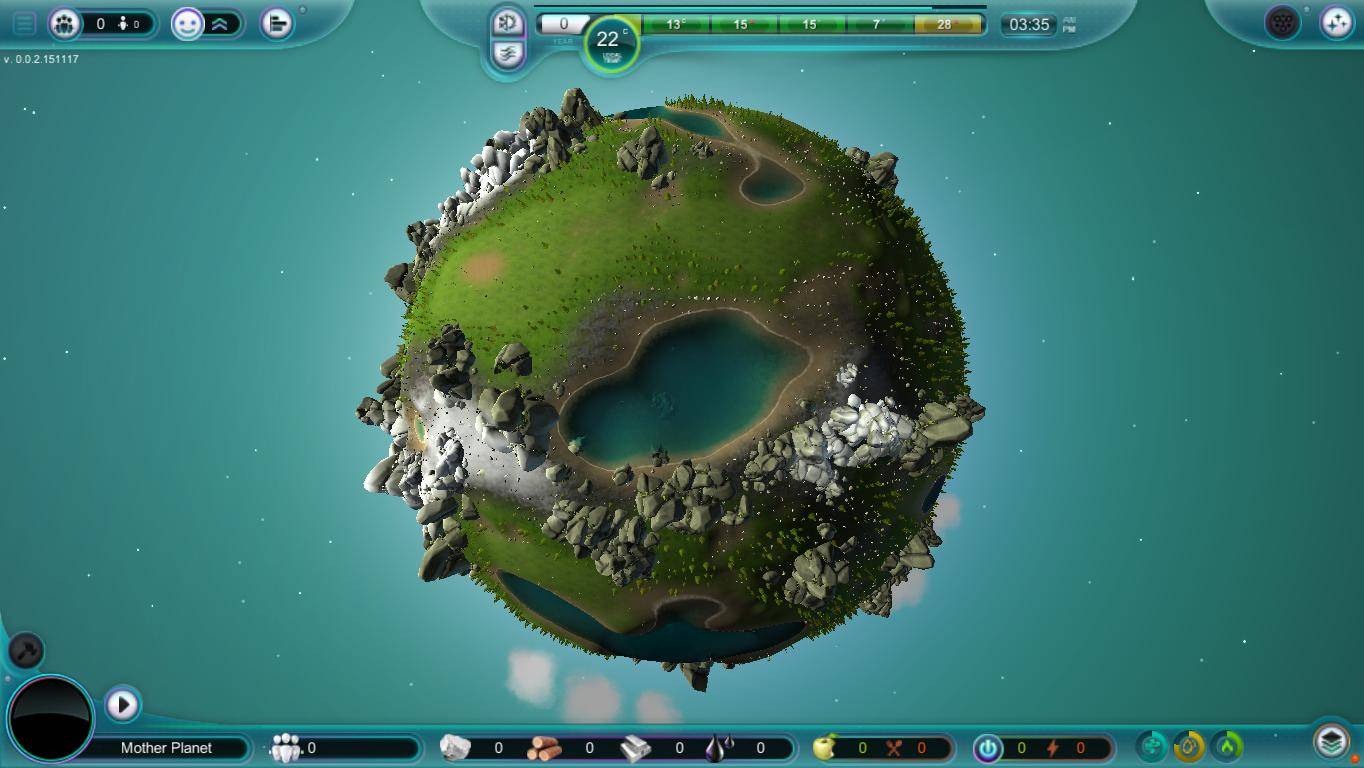Click the green flame circular icon
Image resolution: width=1364 pixels, height=768 pixels.
(1227, 745)
